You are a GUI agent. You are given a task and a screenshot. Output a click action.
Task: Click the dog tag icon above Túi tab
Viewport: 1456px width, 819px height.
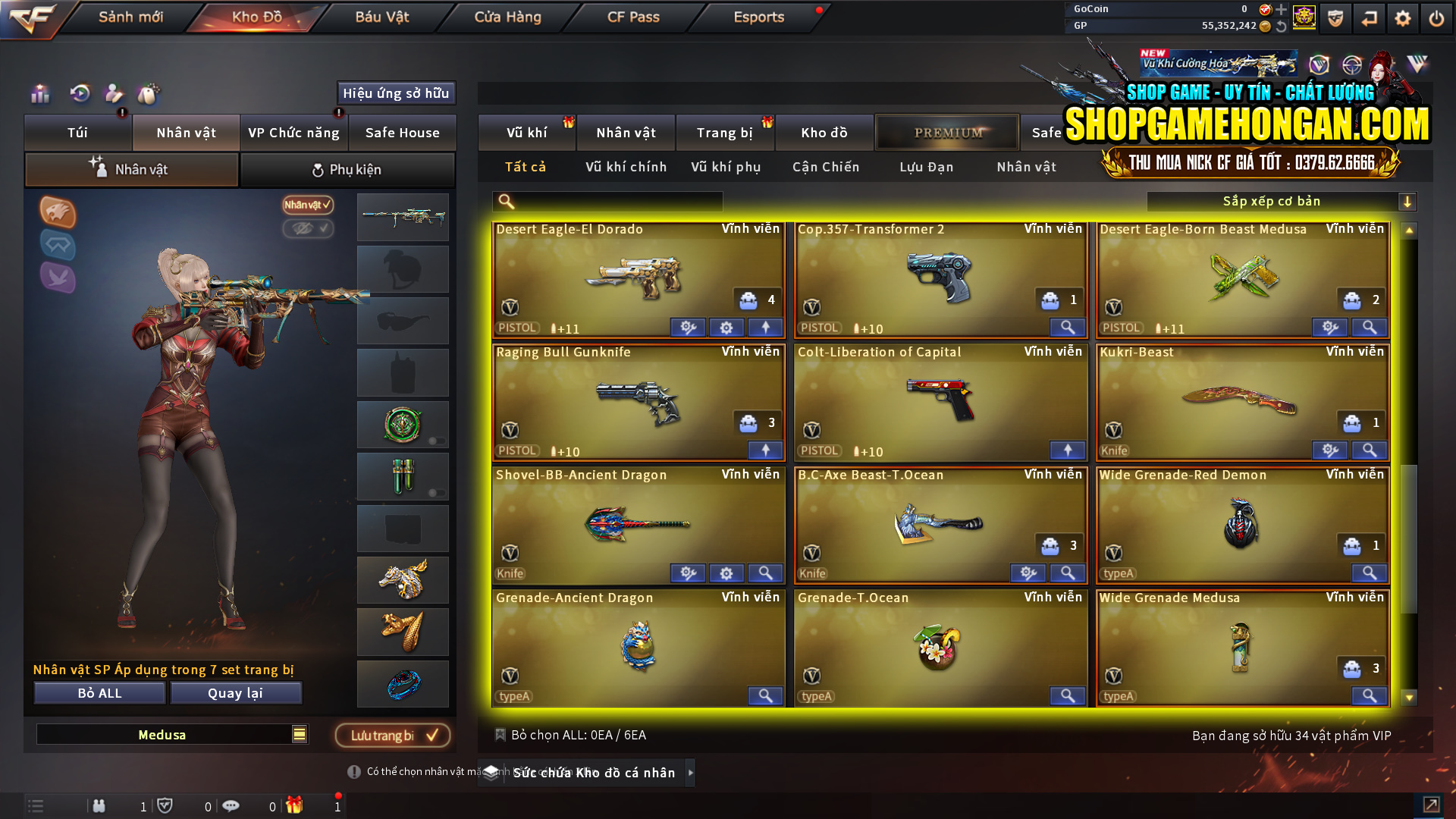(x=149, y=94)
